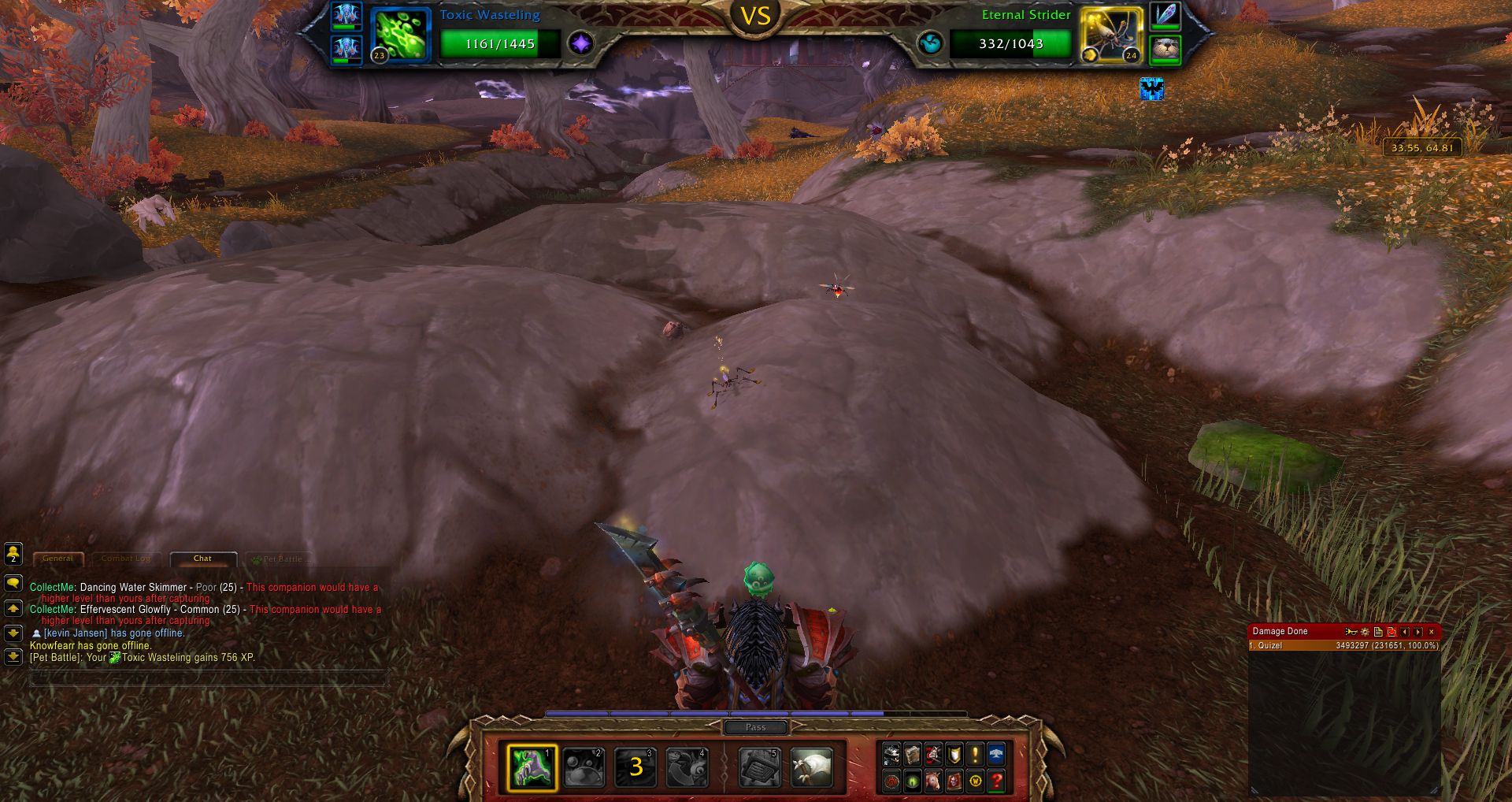Viewport: 1512px width, 802px height.
Task: Close the Damage Done meter window
Action: pyautogui.click(x=1432, y=631)
